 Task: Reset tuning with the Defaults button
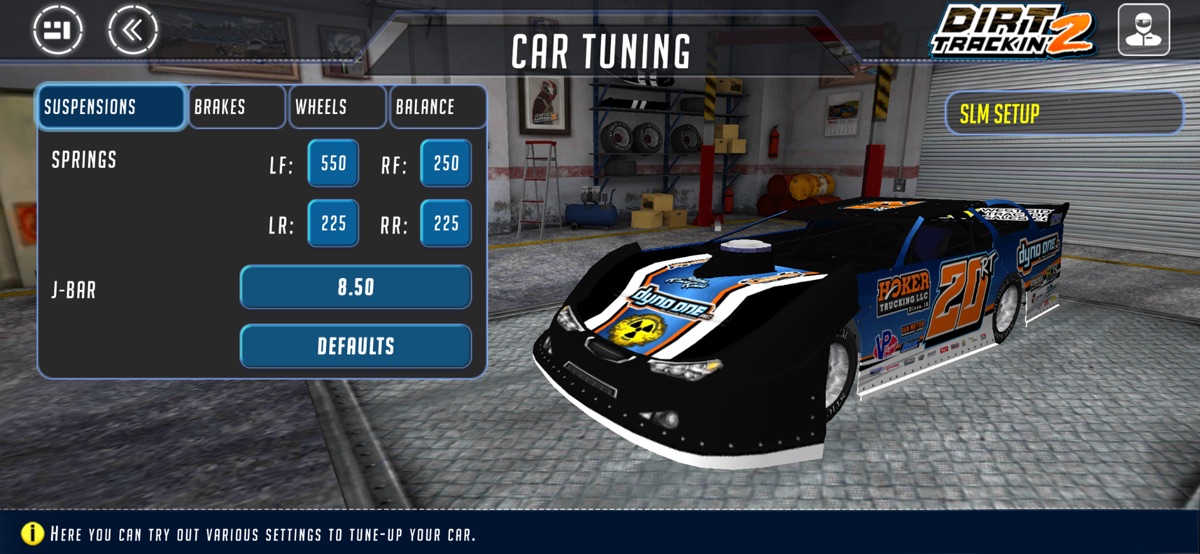tap(355, 346)
